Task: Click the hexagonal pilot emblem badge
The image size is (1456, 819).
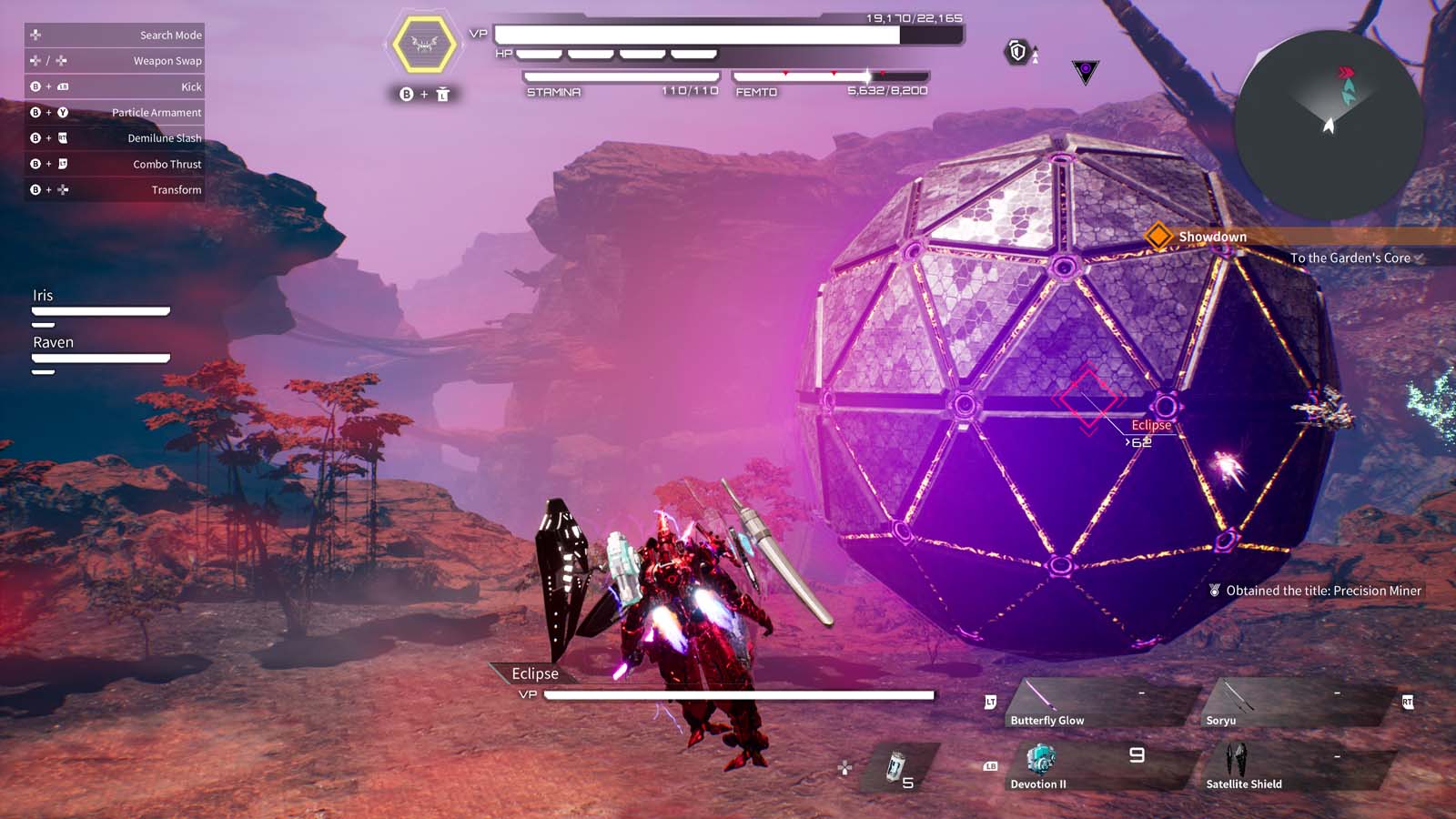Action: click(x=424, y=43)
